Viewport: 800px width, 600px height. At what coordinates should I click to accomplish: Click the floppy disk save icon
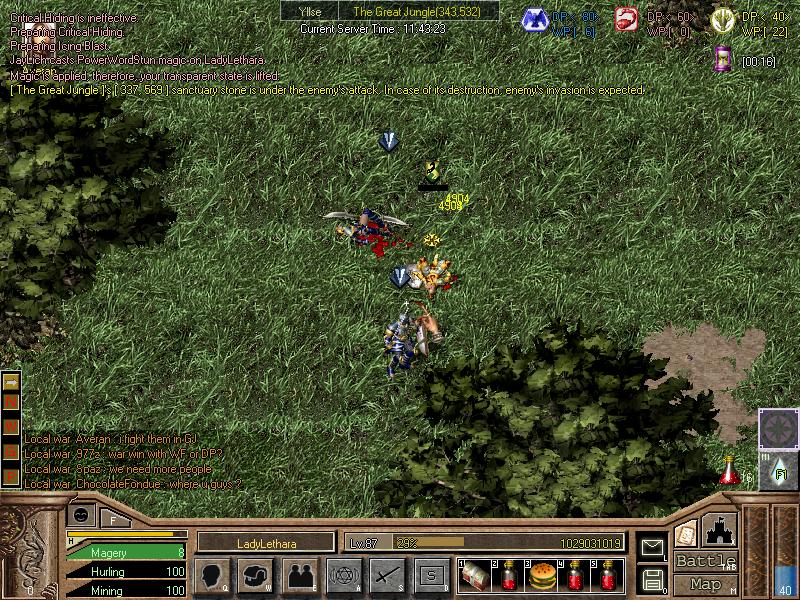[653, 578]
